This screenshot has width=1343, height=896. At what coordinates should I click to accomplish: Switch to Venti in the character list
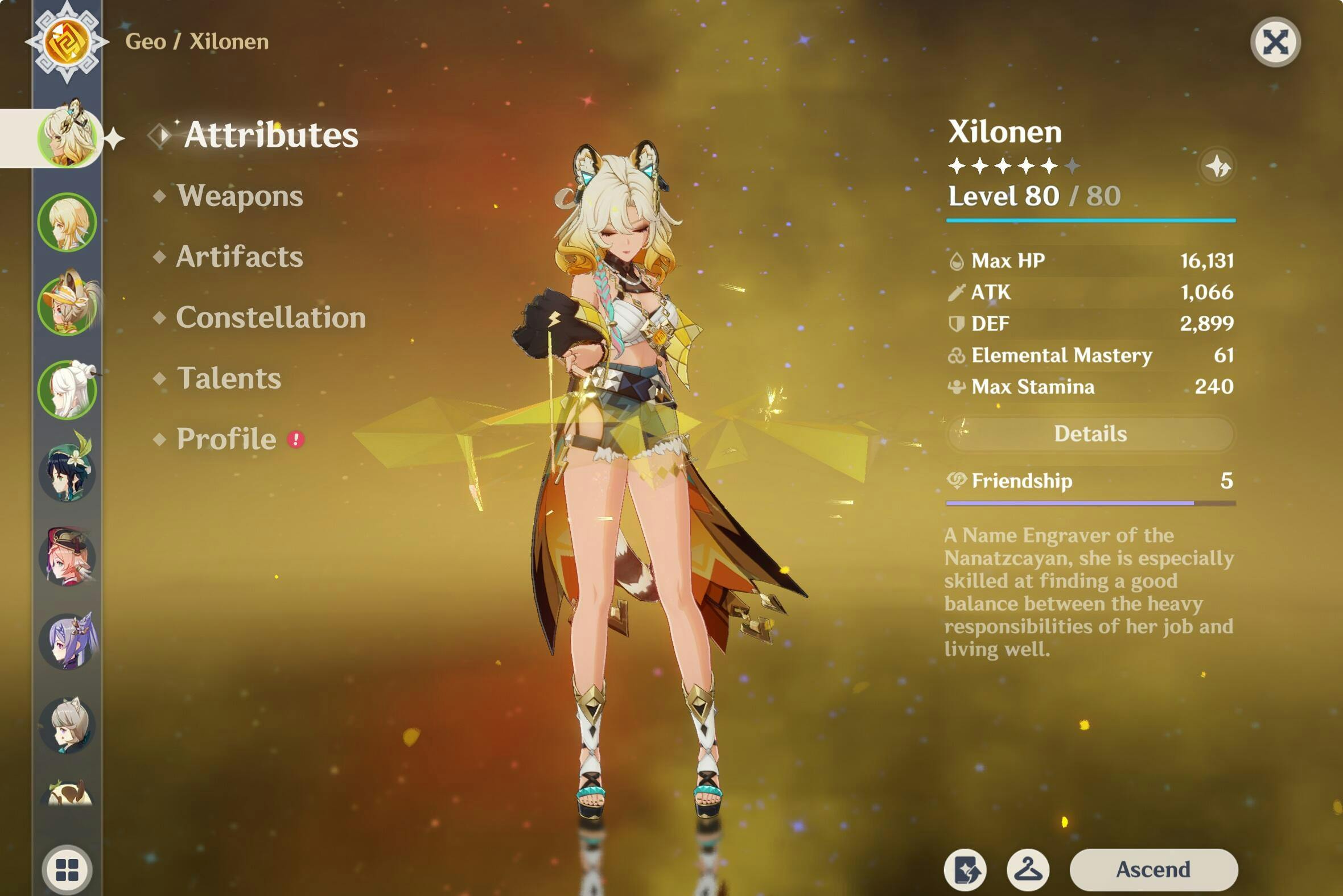pyautogui.click(x=67, y=473)
